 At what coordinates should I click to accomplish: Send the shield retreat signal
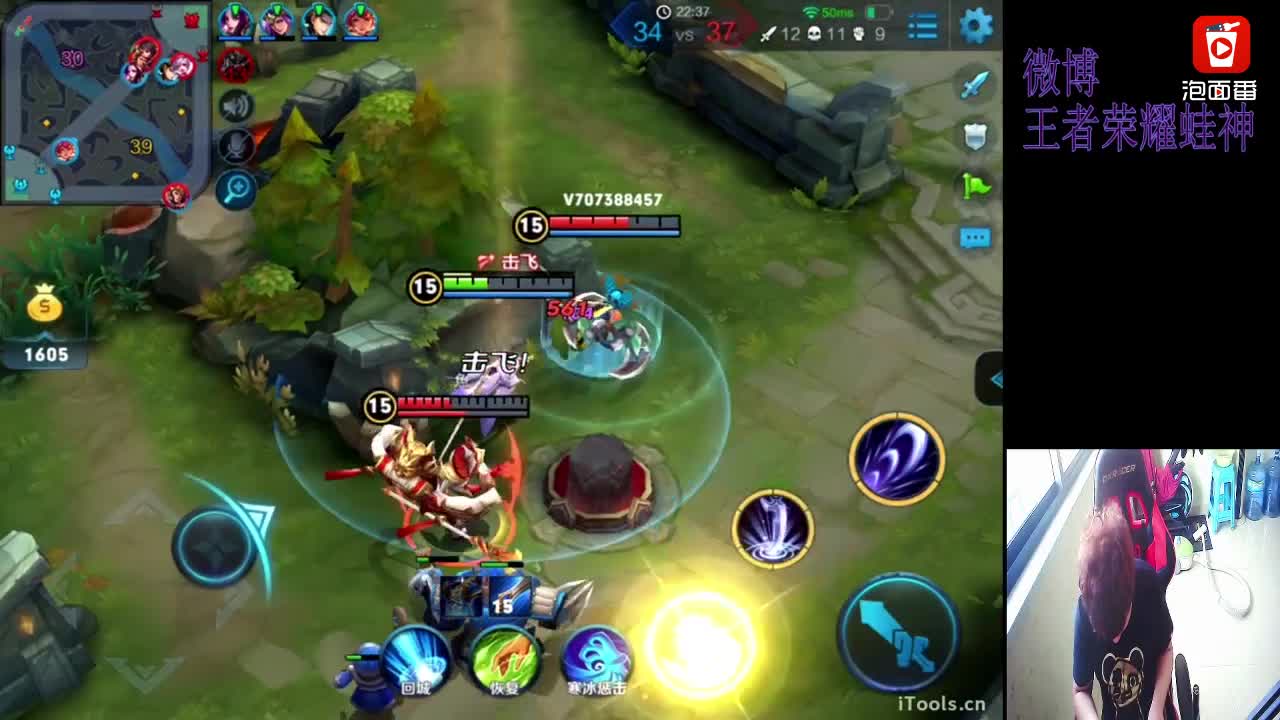[975, 136]
